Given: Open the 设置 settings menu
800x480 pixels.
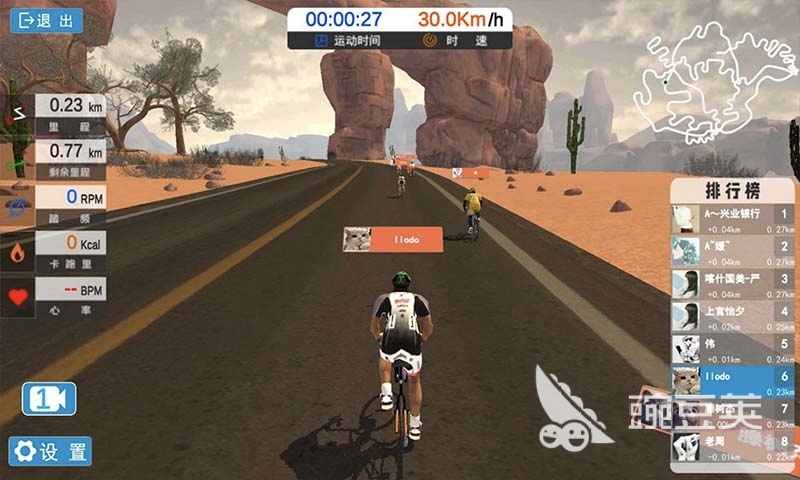Looking at the screenshot, I should click(x=51, y=451).
